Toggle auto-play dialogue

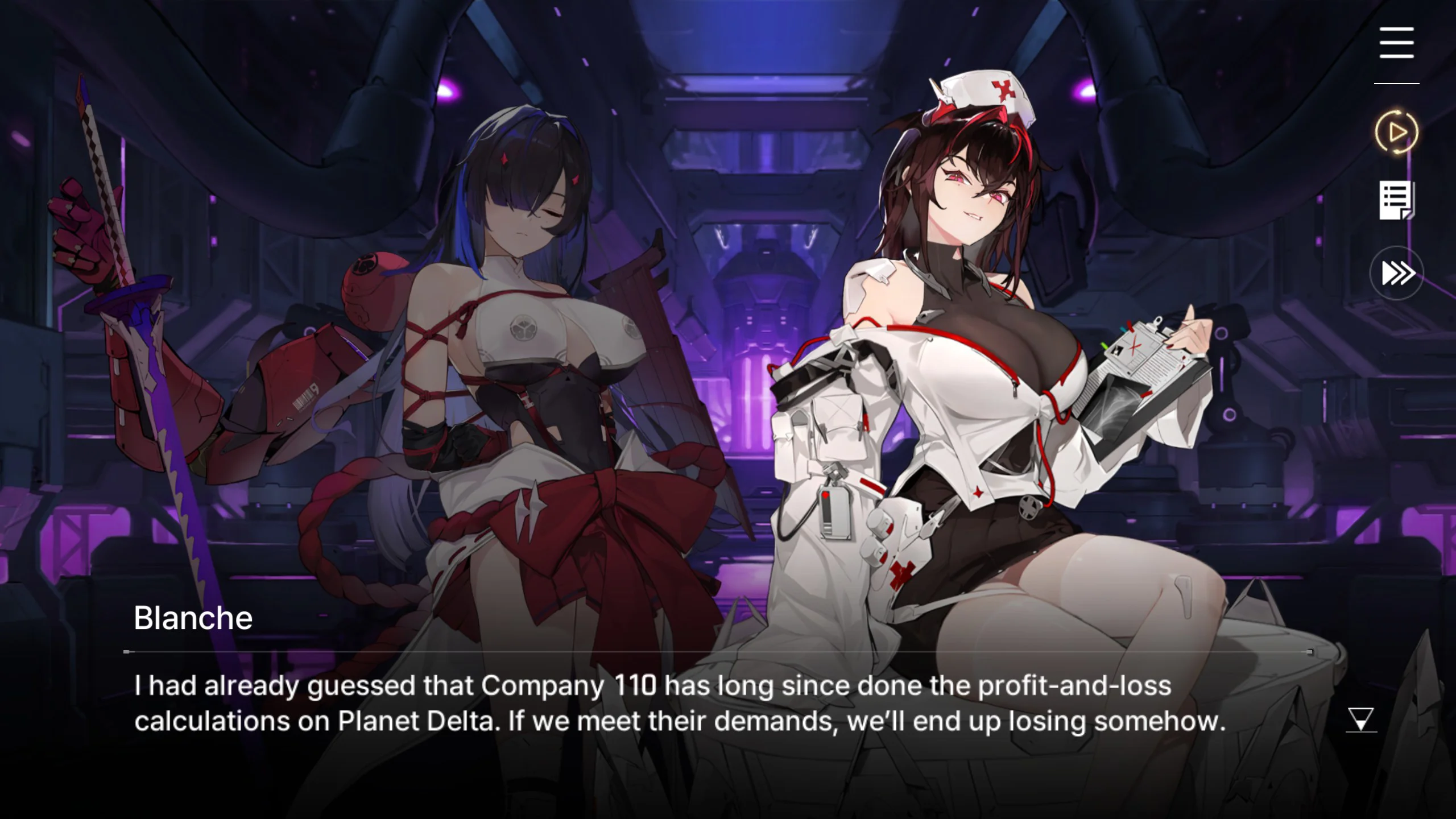[x=1396, y=133]
